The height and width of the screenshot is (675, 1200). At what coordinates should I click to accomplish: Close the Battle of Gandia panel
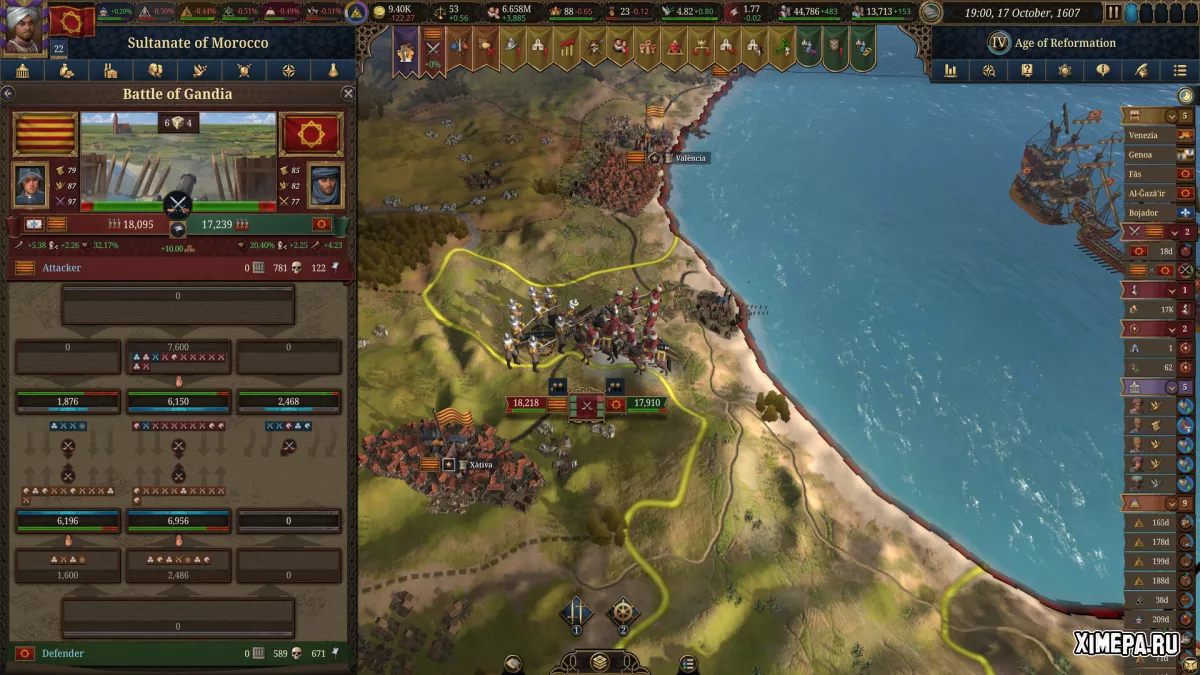click(x=348, y=93)
